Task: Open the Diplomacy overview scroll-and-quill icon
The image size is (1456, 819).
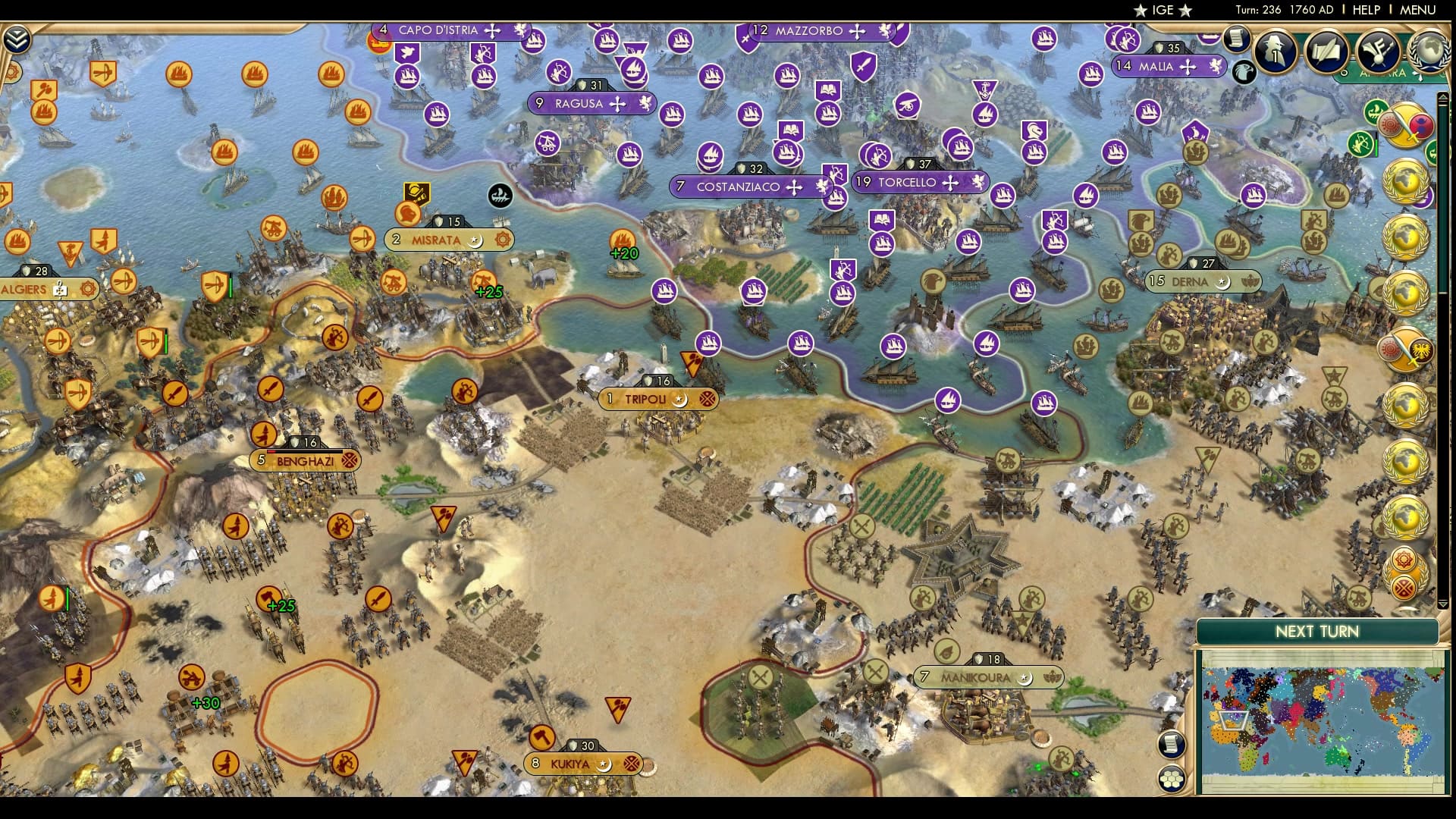Action: (1327, 51)
